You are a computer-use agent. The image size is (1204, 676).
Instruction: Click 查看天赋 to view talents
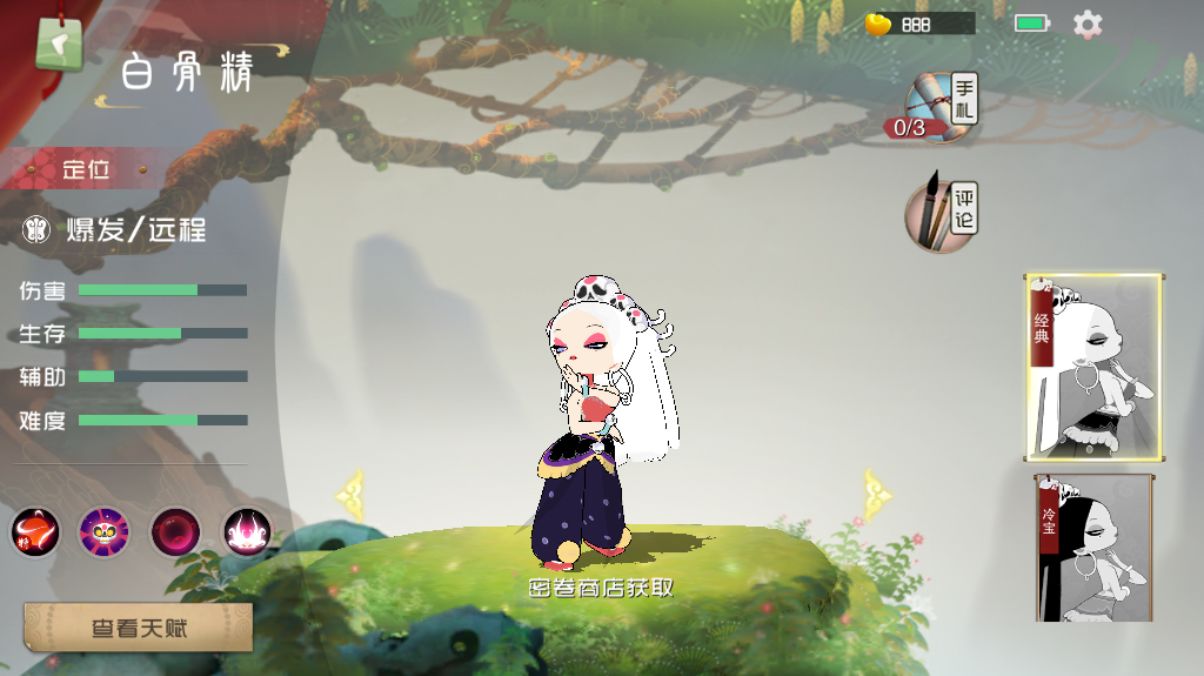coord(138,628)
